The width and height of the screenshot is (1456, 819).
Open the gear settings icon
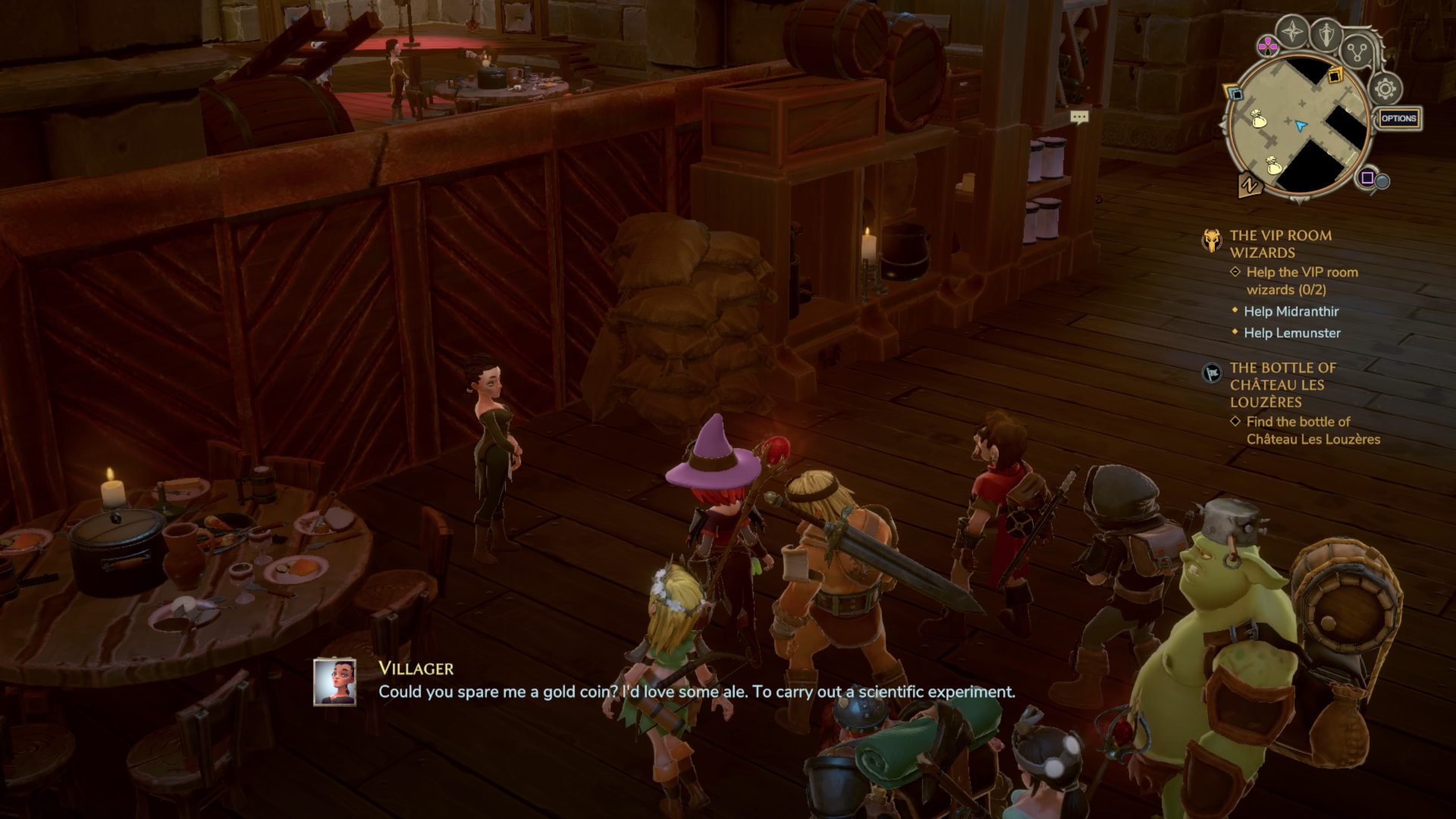1385,89
